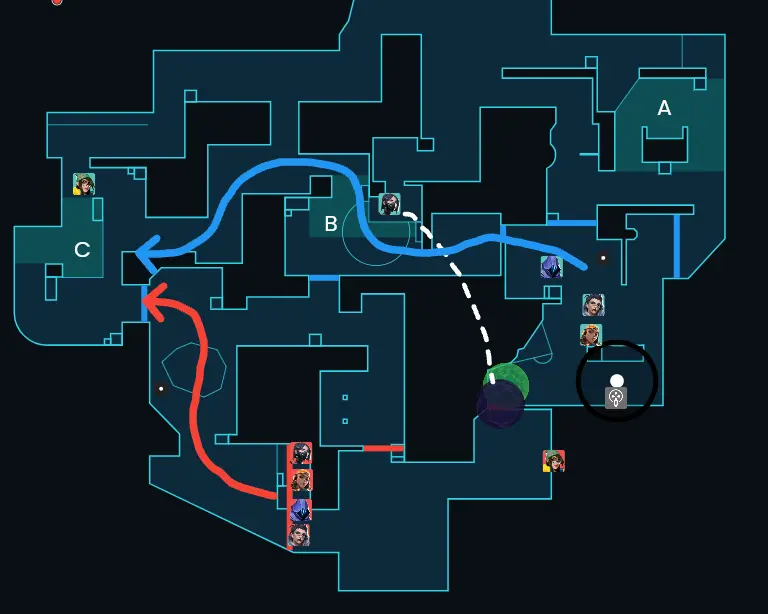Select the teal-bordered Omen icon
This screenshot has width=768, height=614.
coord(551,267)
